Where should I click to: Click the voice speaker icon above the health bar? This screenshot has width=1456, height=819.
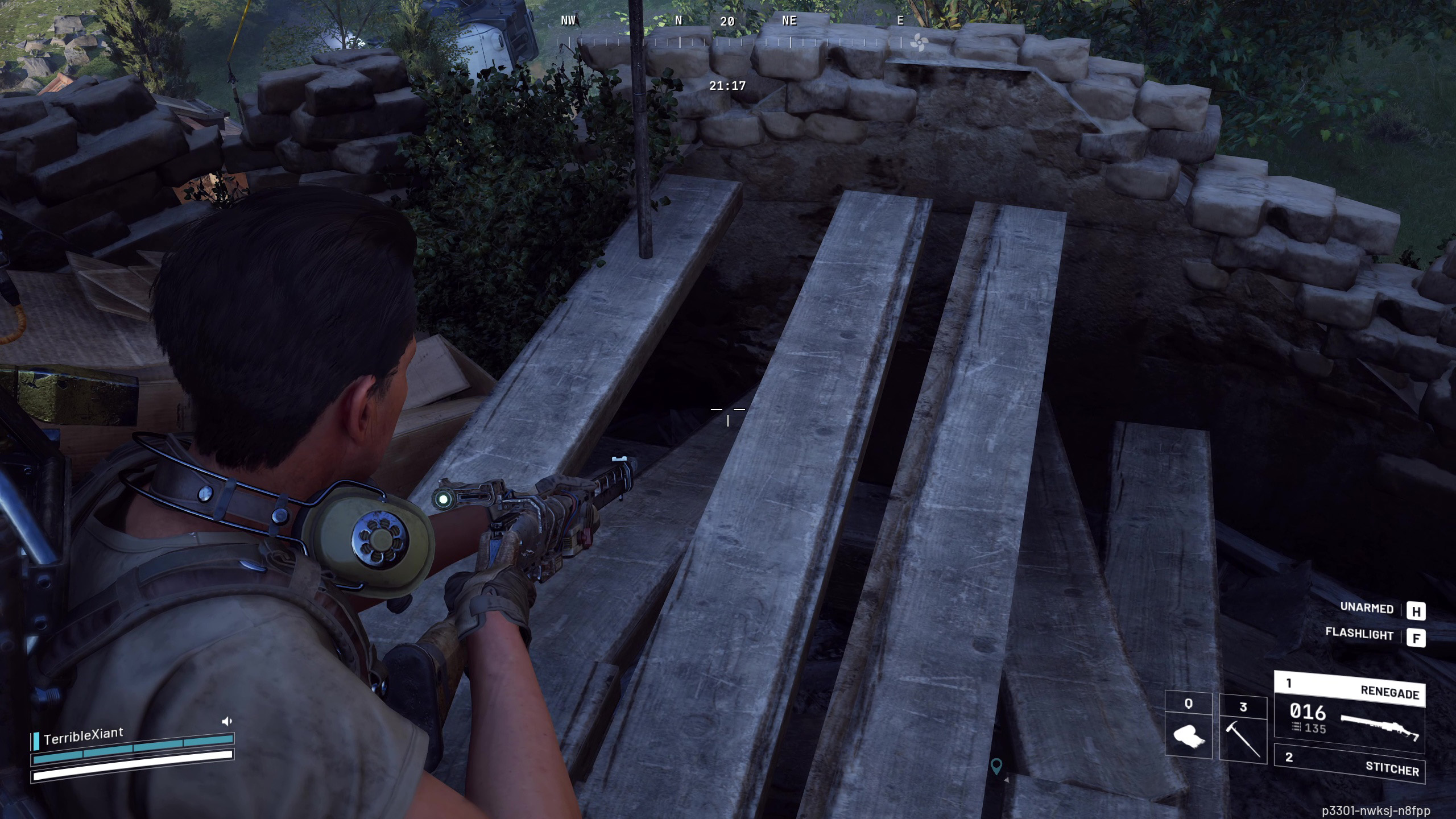coord(226,721)
